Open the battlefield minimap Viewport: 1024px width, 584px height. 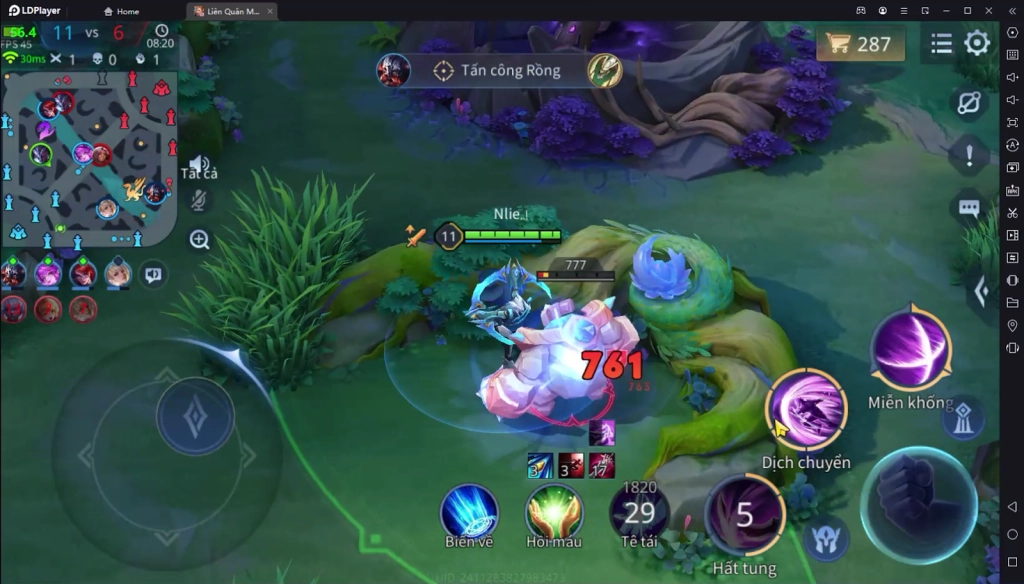pos(88,162)
